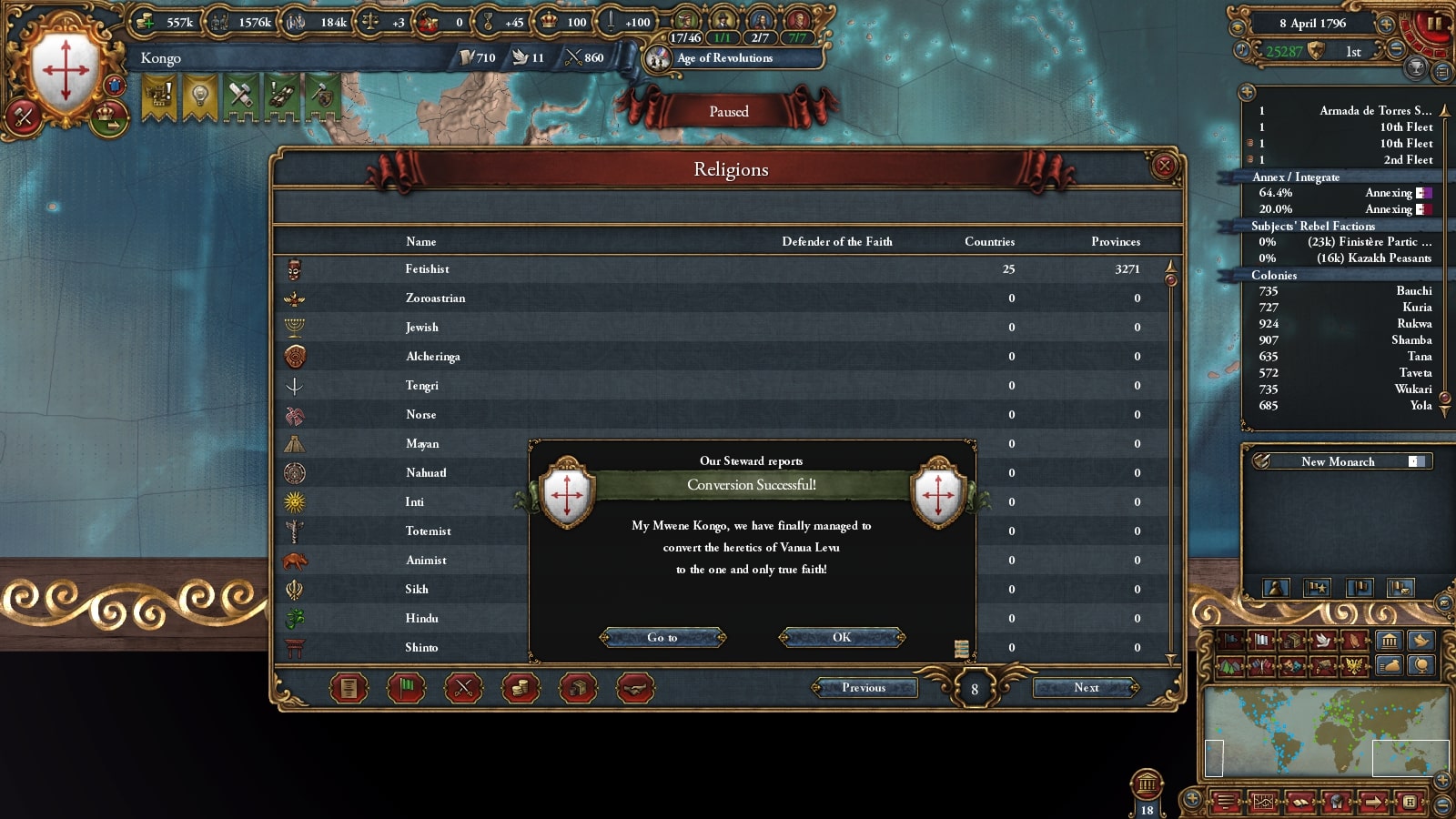Click the world minimap
Image resolution: width=1456 pixels, height=819 pixels.
[1326, 731]
